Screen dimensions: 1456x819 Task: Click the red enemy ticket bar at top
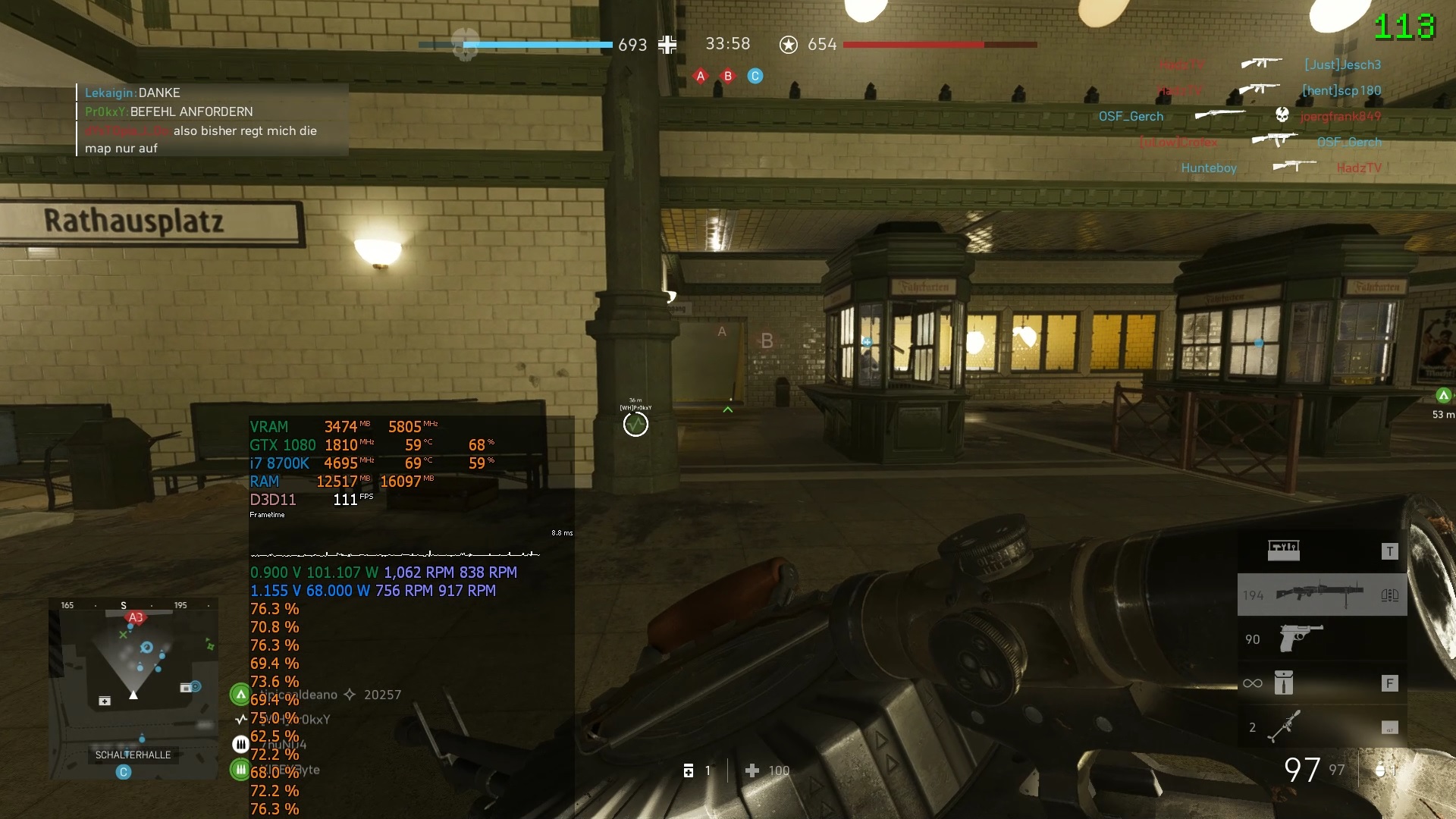(940, 45)
